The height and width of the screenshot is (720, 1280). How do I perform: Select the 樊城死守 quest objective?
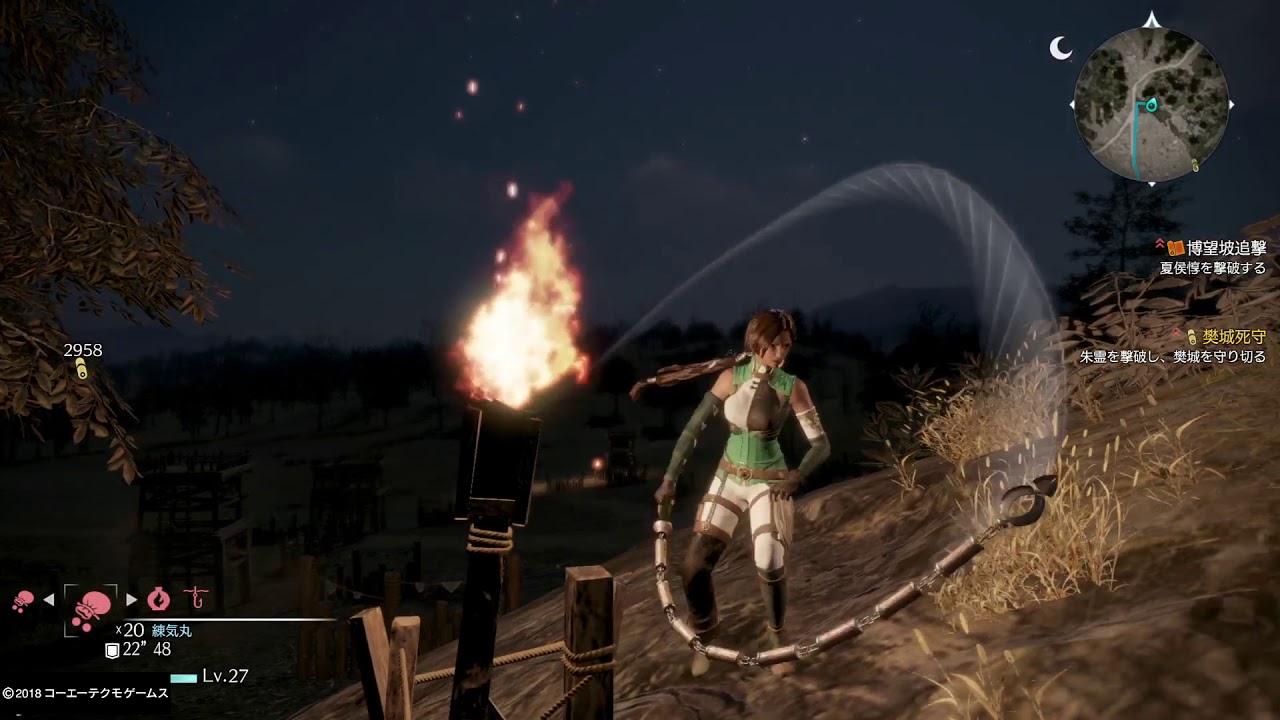pyautogui.click(x=1235, y=336)
